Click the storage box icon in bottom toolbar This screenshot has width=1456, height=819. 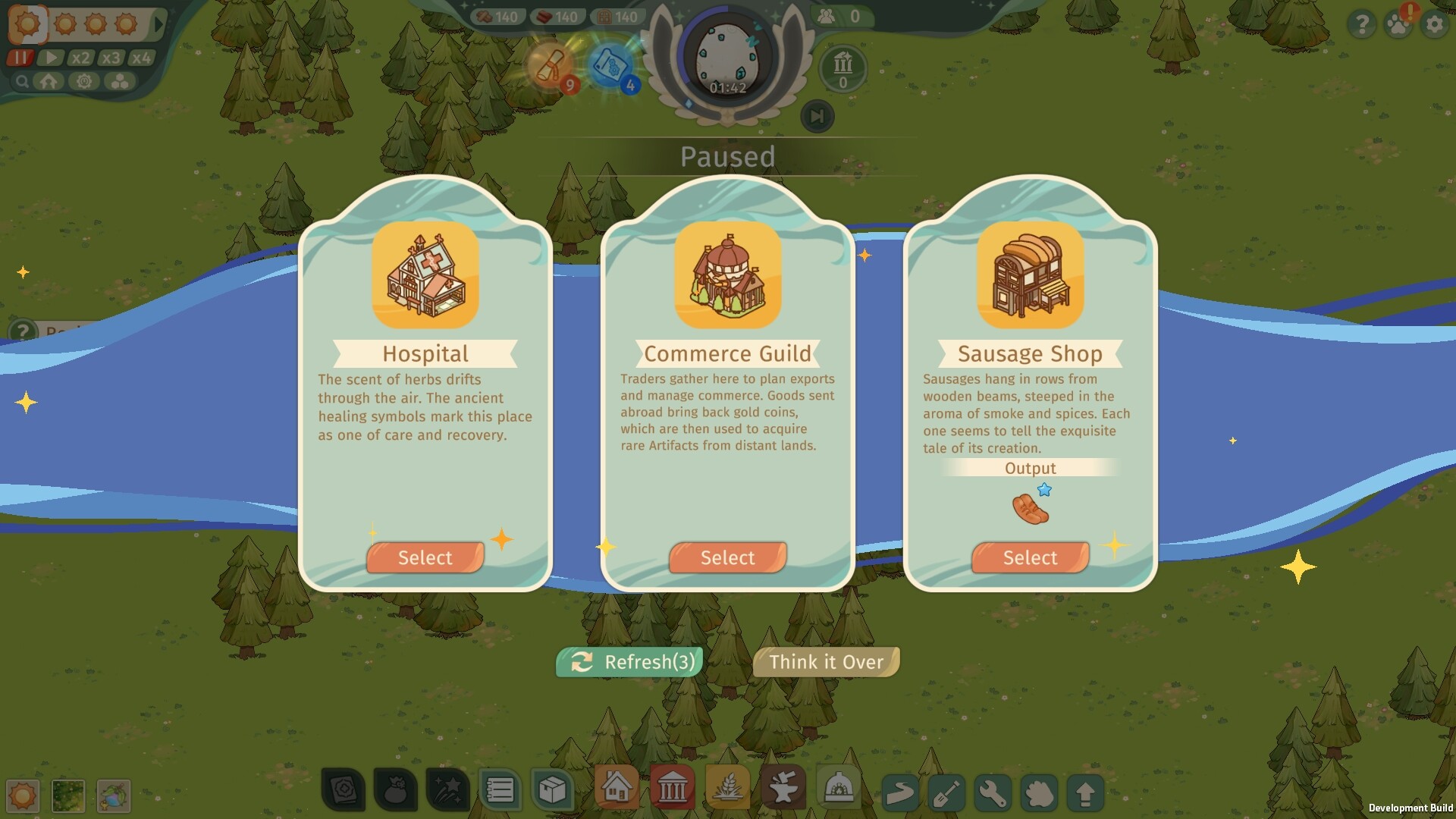click(x=553, y=789)
